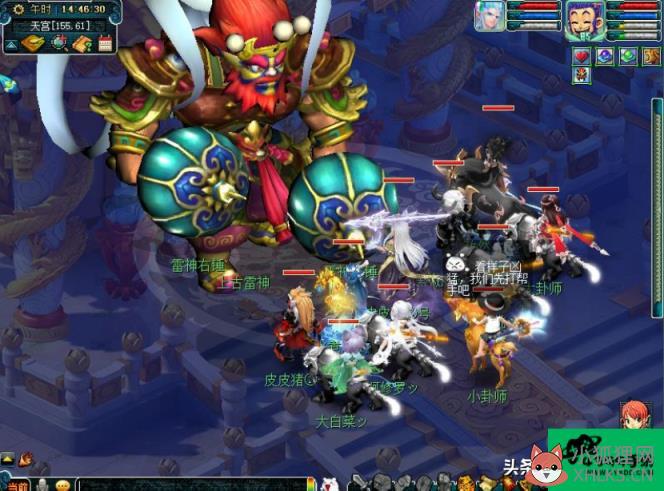
Task: Select the green orb buff icon
Action: click(x=628, y=56)
